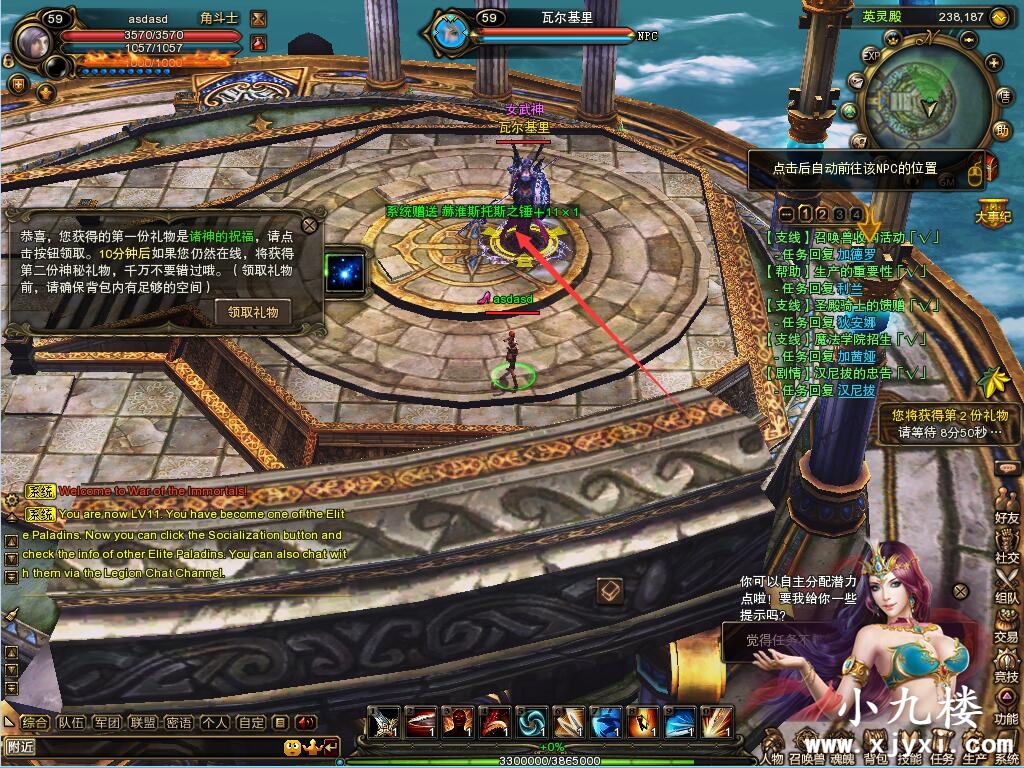This screenshot has height=768, width=1024.
Task: Click the red potion icon by health
Action: tap(259, 43)
